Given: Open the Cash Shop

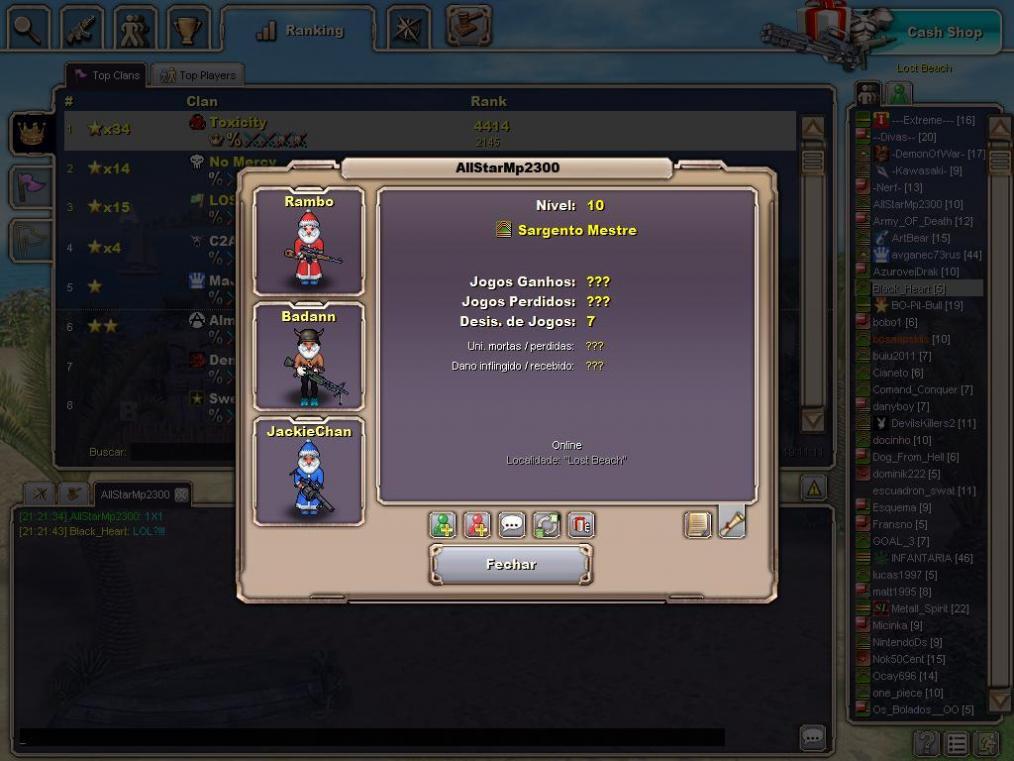Looking at the screenshot, I should 944,32.
